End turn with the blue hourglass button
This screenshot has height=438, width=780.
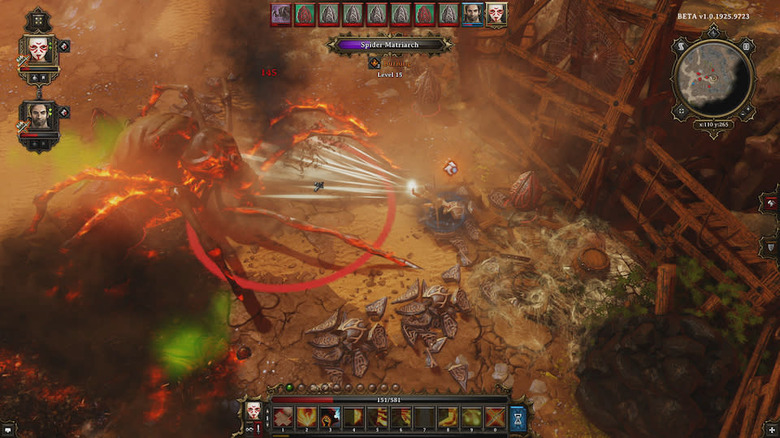(519, 417)
